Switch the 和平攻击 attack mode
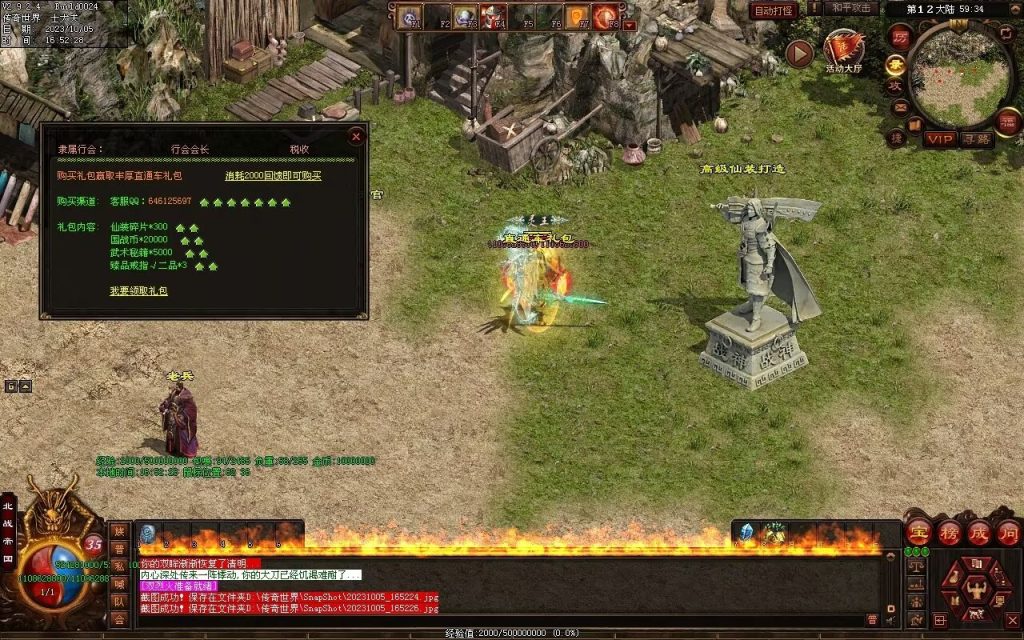The width and height of the screenshot is (1024, 640). pos(853,8)
